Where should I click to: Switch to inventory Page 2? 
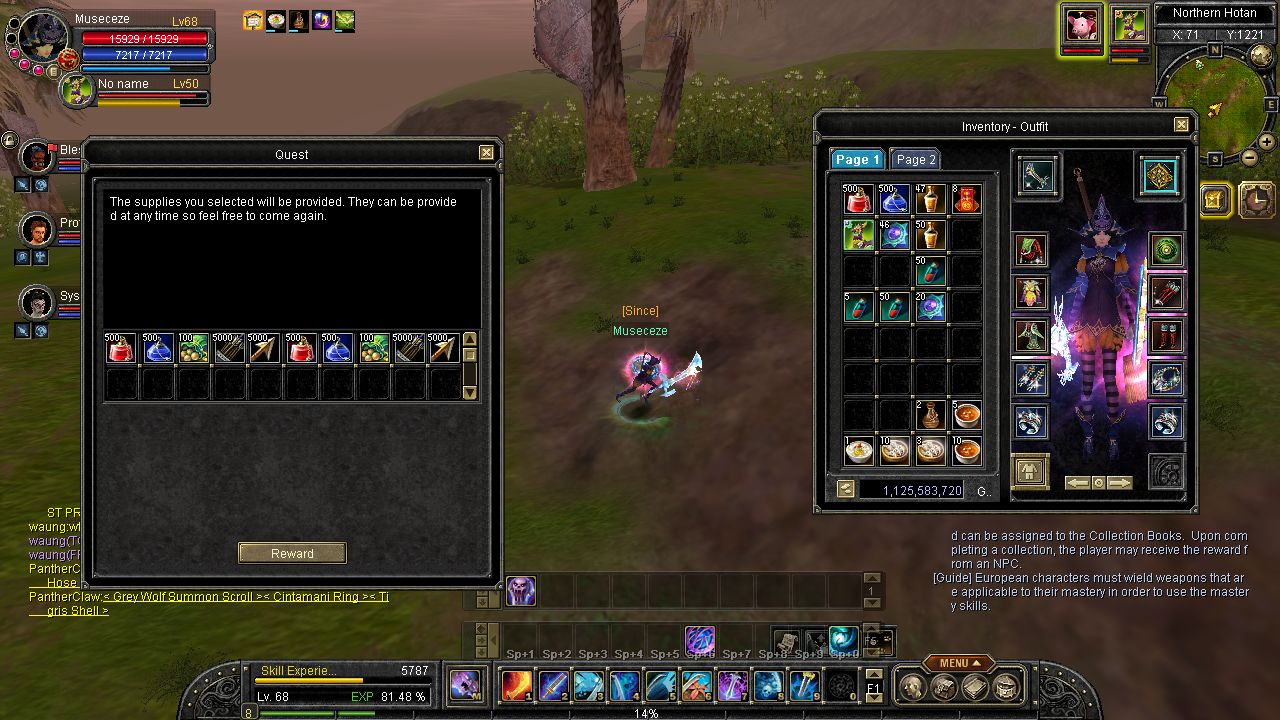(915, 159)
